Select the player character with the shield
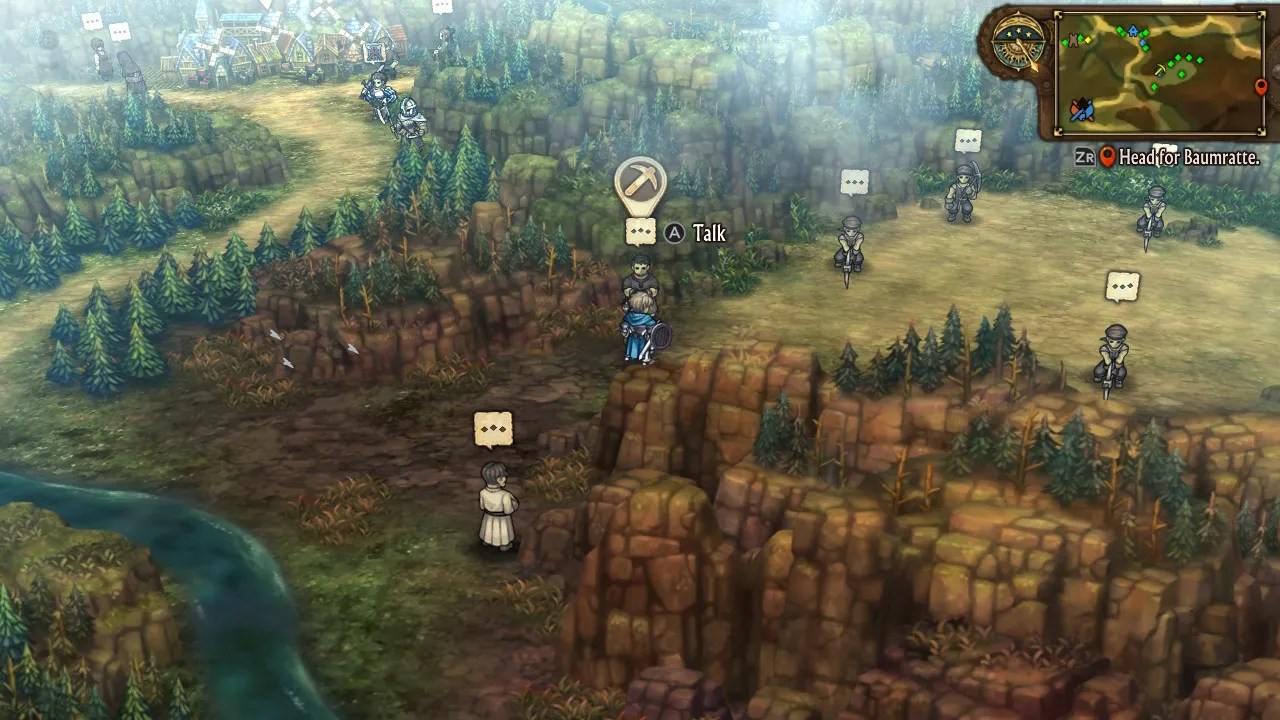The width and height of the screenshot is (1280, 720). (x=638, y=330)
